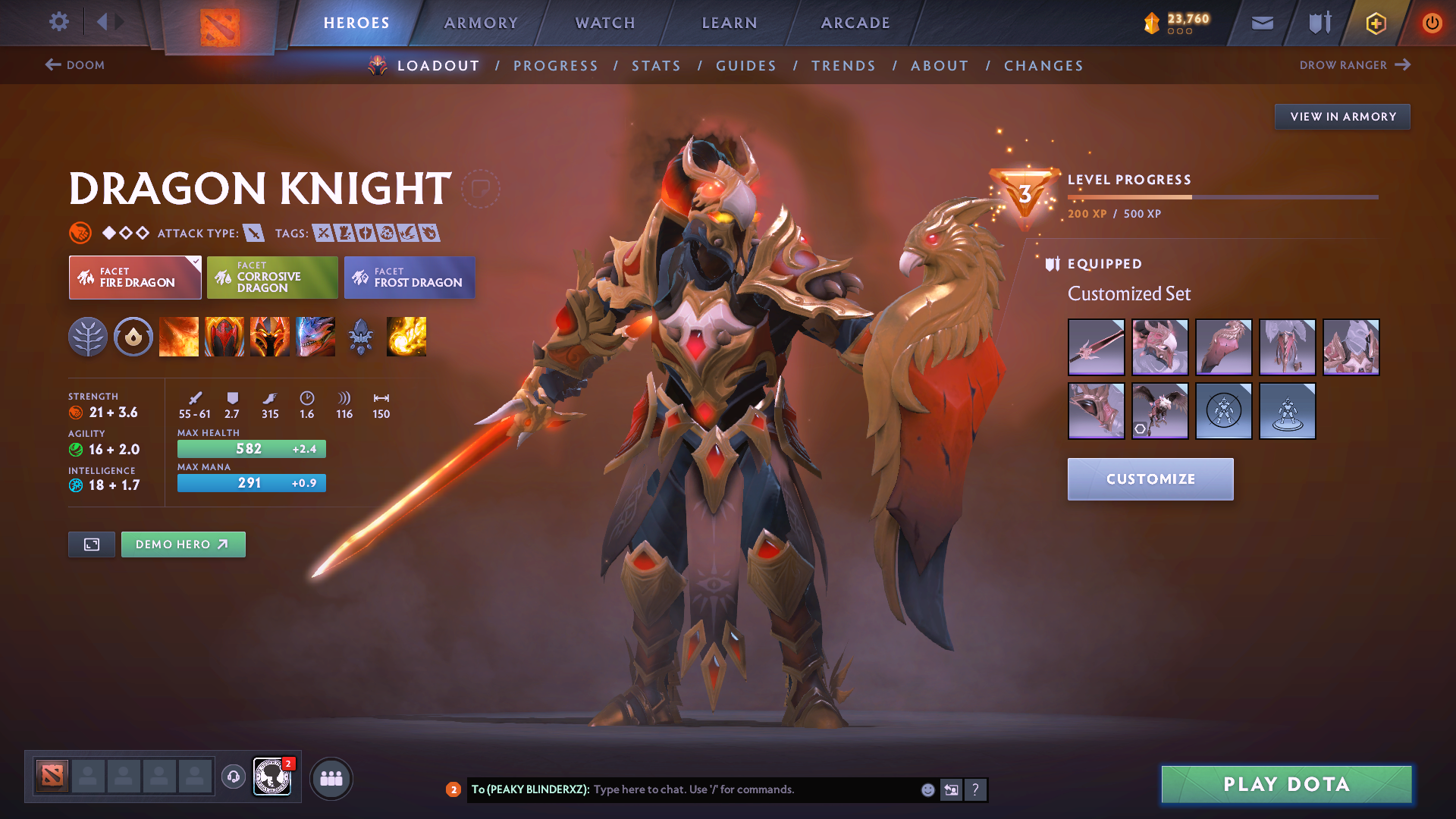Expand the friends list with the group icon
Image resolution: width=1456 pixels, height=819 pixels.
pyautogui.click(x=331, y=778)
